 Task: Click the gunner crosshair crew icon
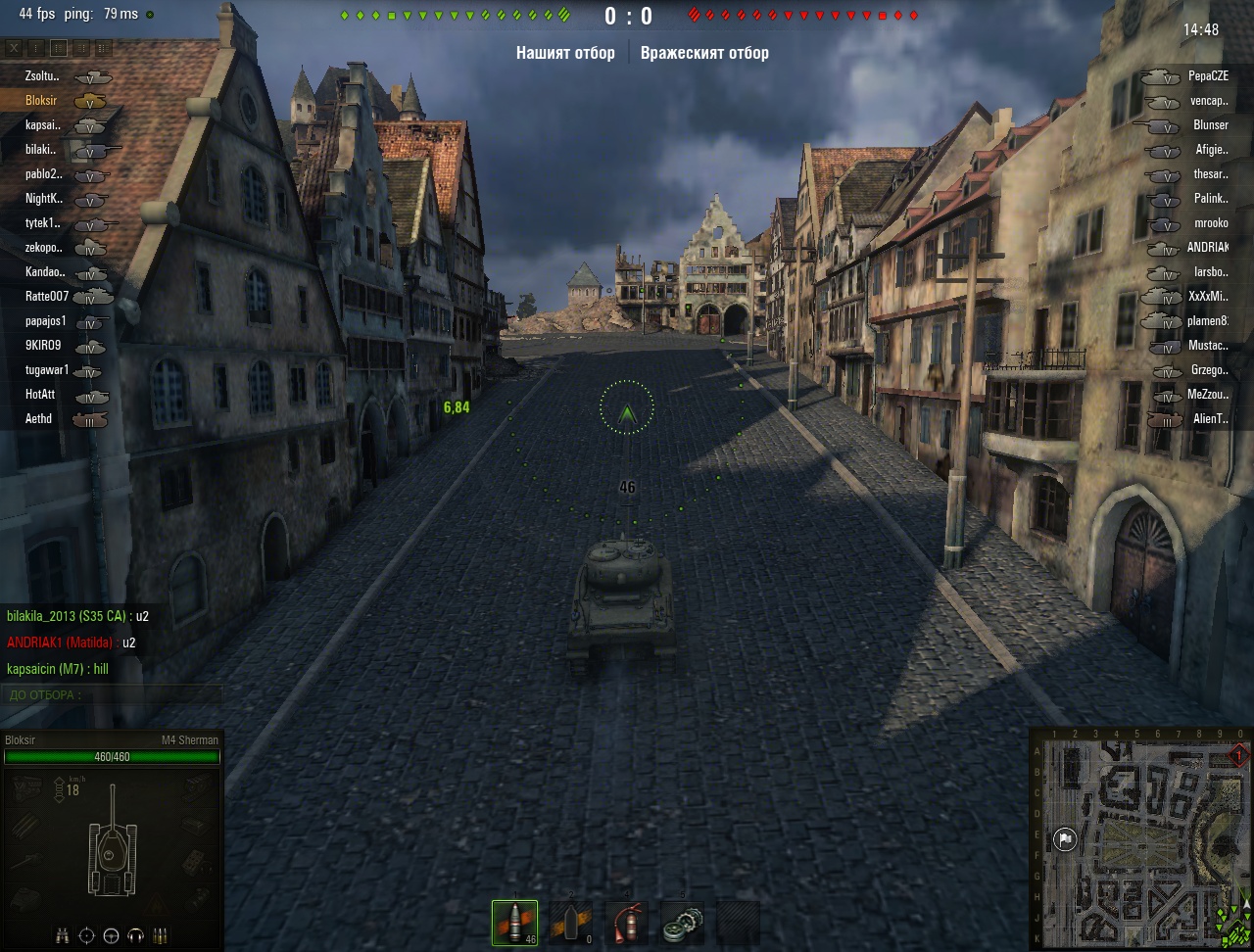tap(86, 935)
